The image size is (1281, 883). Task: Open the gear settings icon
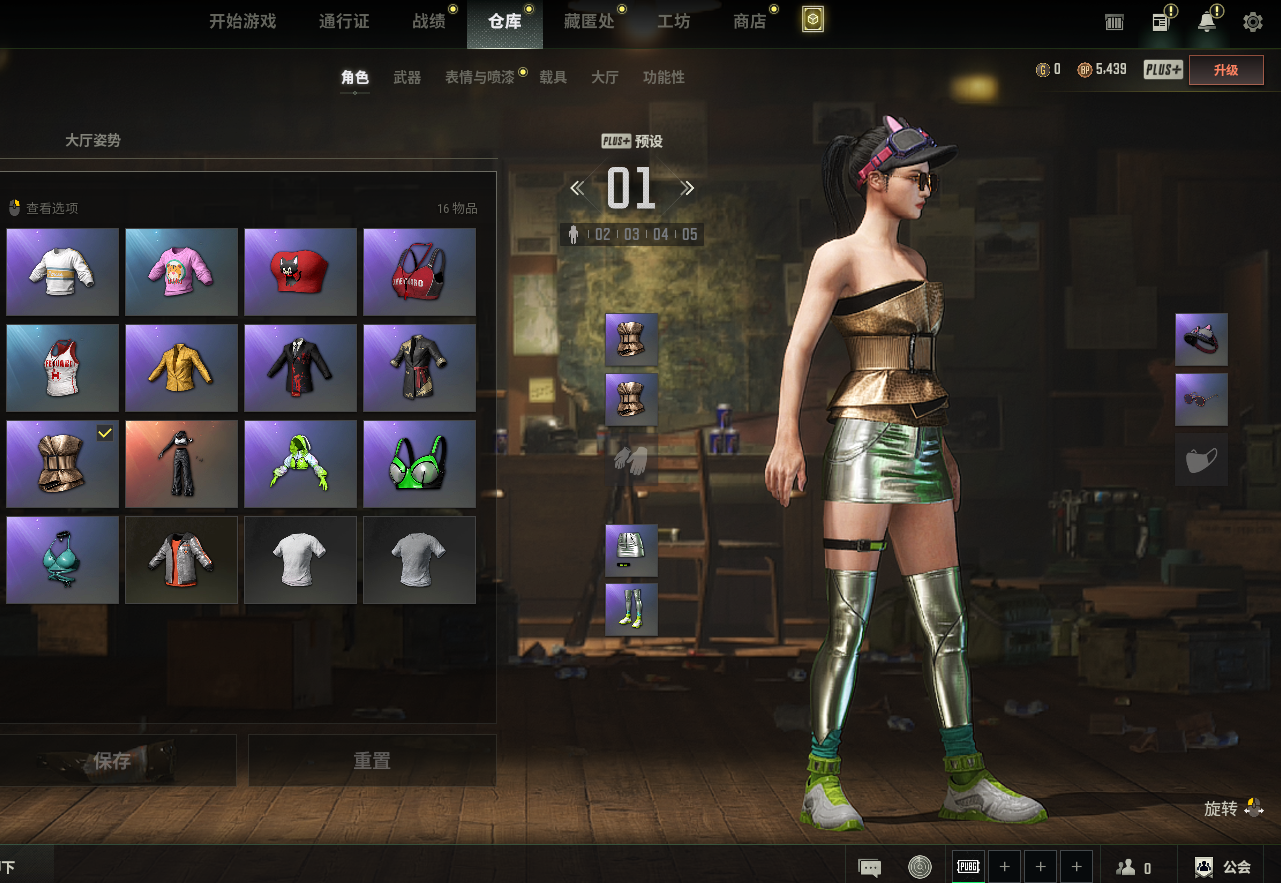pyautogui.click(x=1252, y=22)
